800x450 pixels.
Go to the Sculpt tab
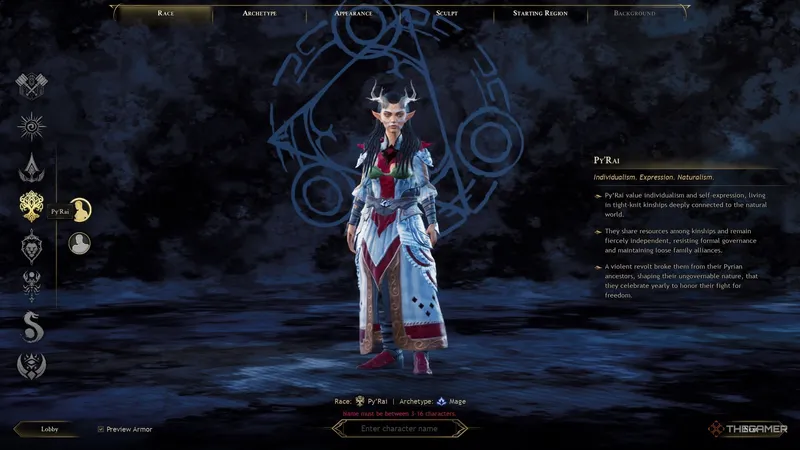click(x=447, y=13)
